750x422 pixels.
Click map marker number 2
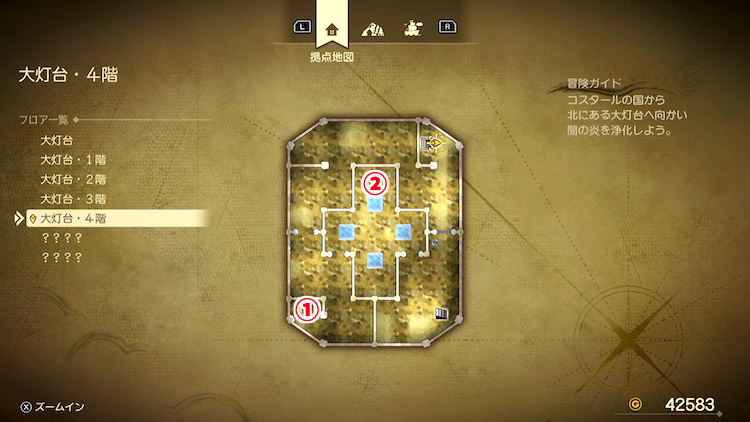pyautogui.click(x=375, y=183)
